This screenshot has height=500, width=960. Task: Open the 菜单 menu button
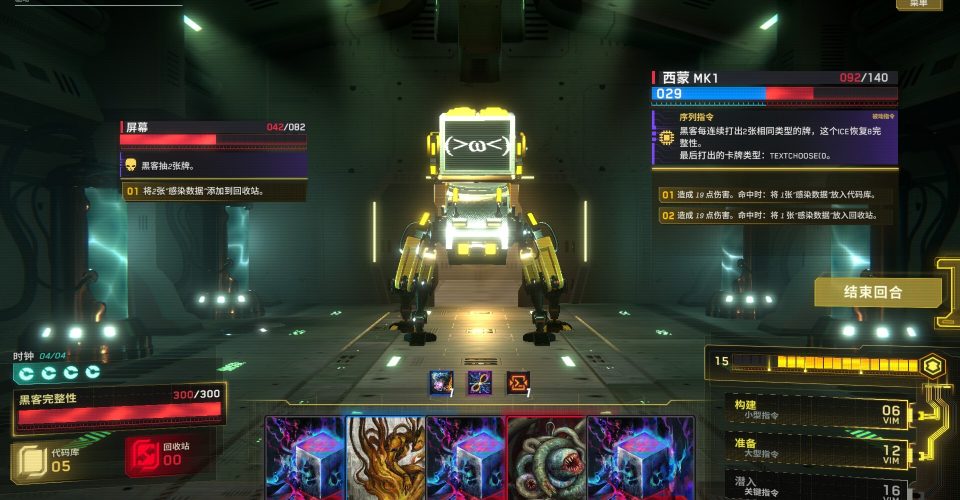click(918, 4)
